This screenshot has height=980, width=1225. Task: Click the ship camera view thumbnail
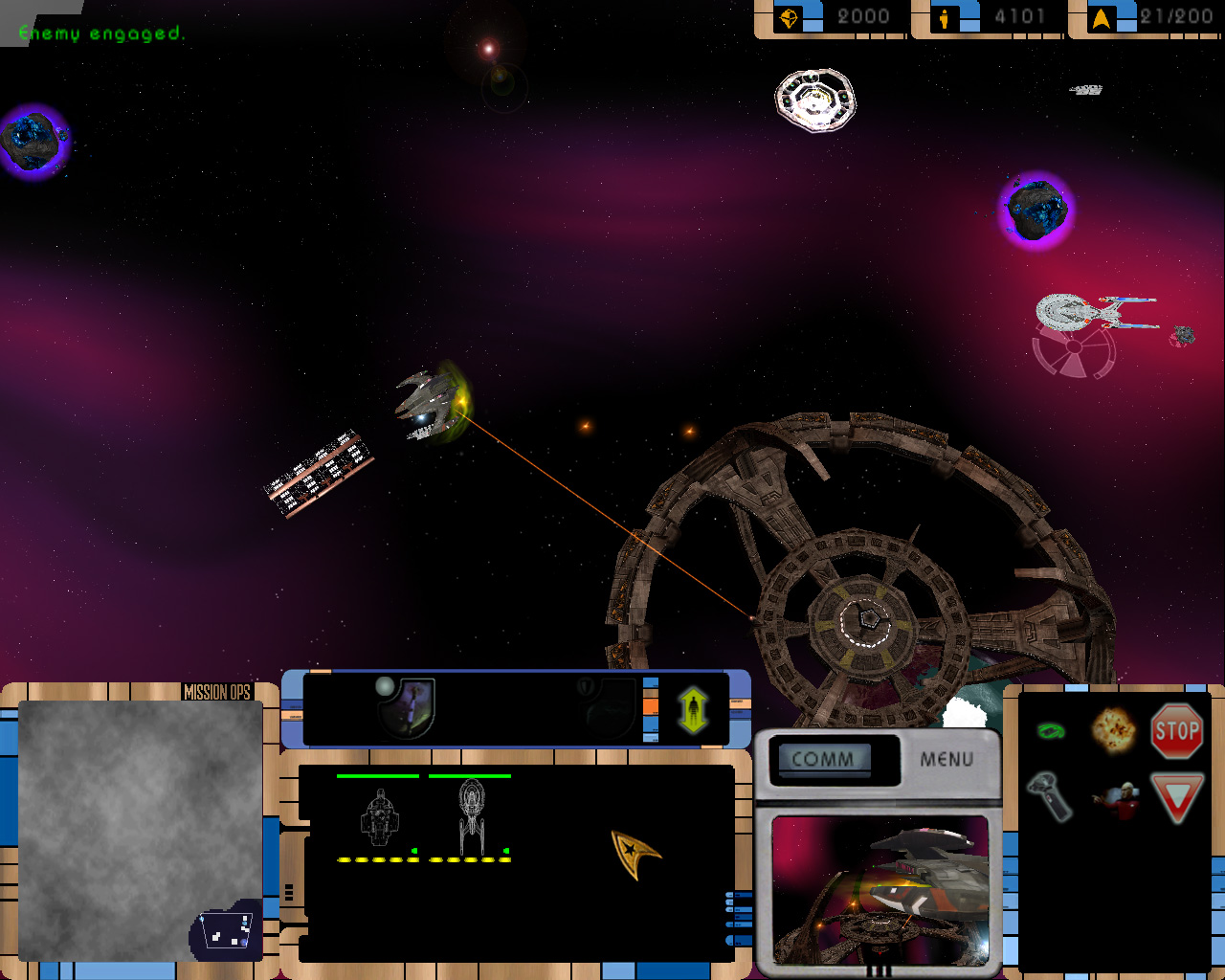[880, 890]
